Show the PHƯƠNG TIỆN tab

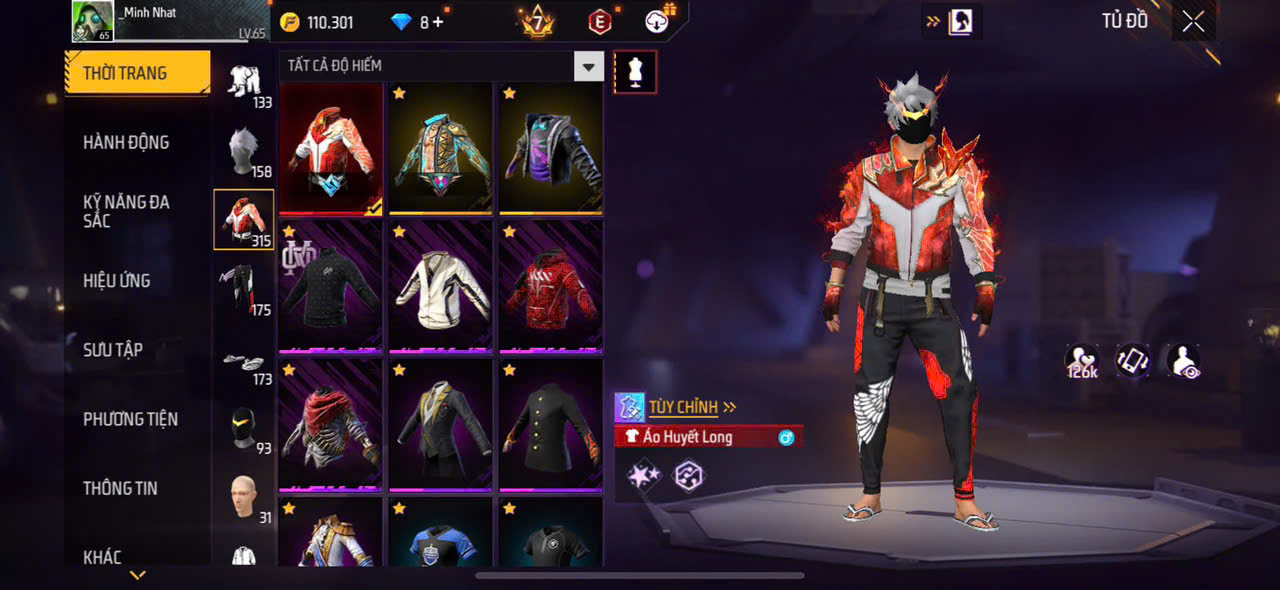(x=130, y=419)
